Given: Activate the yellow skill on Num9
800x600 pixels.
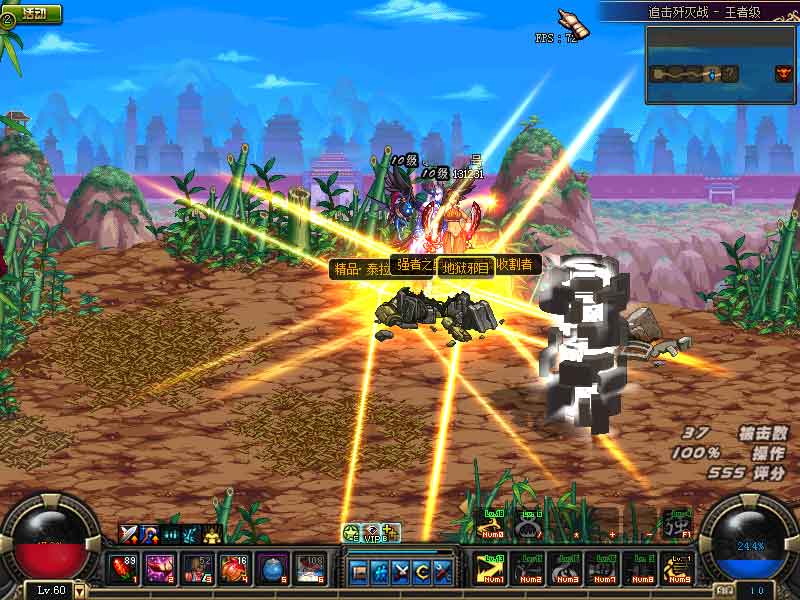Looking at the screenshot, I should [678, 569].
